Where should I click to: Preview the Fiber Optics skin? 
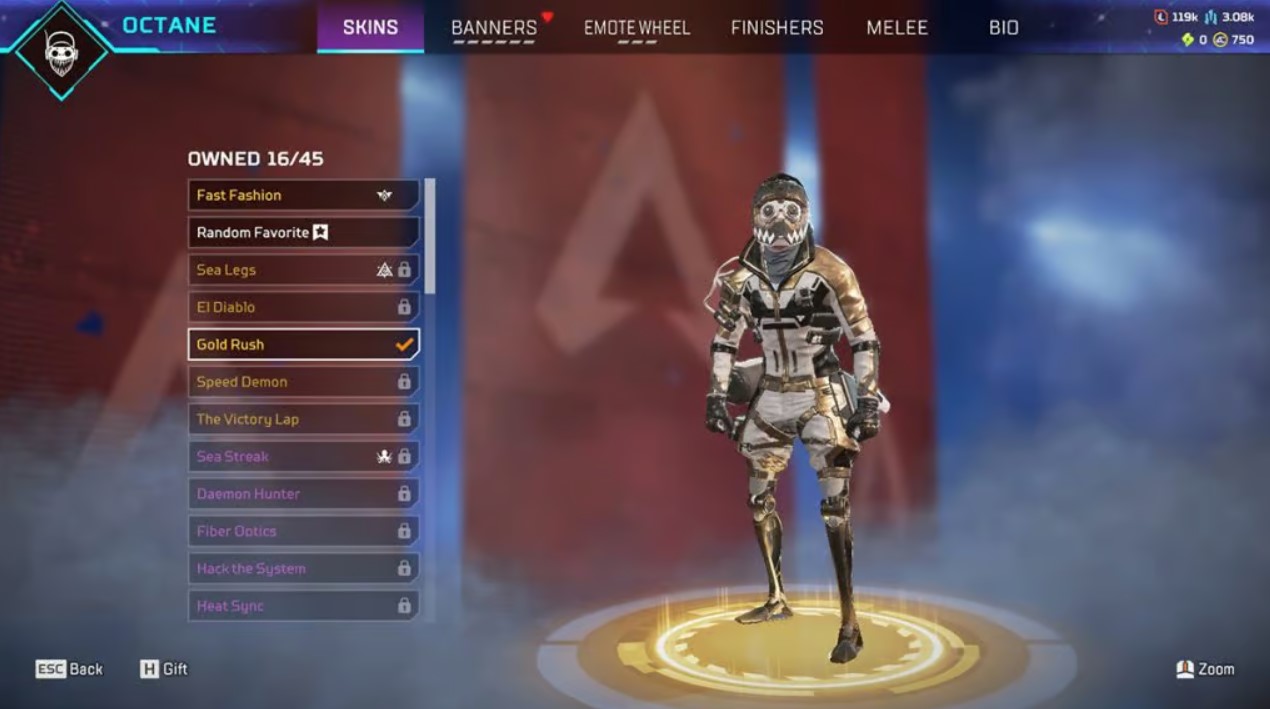pyautogui.click(x=303, y=531)
